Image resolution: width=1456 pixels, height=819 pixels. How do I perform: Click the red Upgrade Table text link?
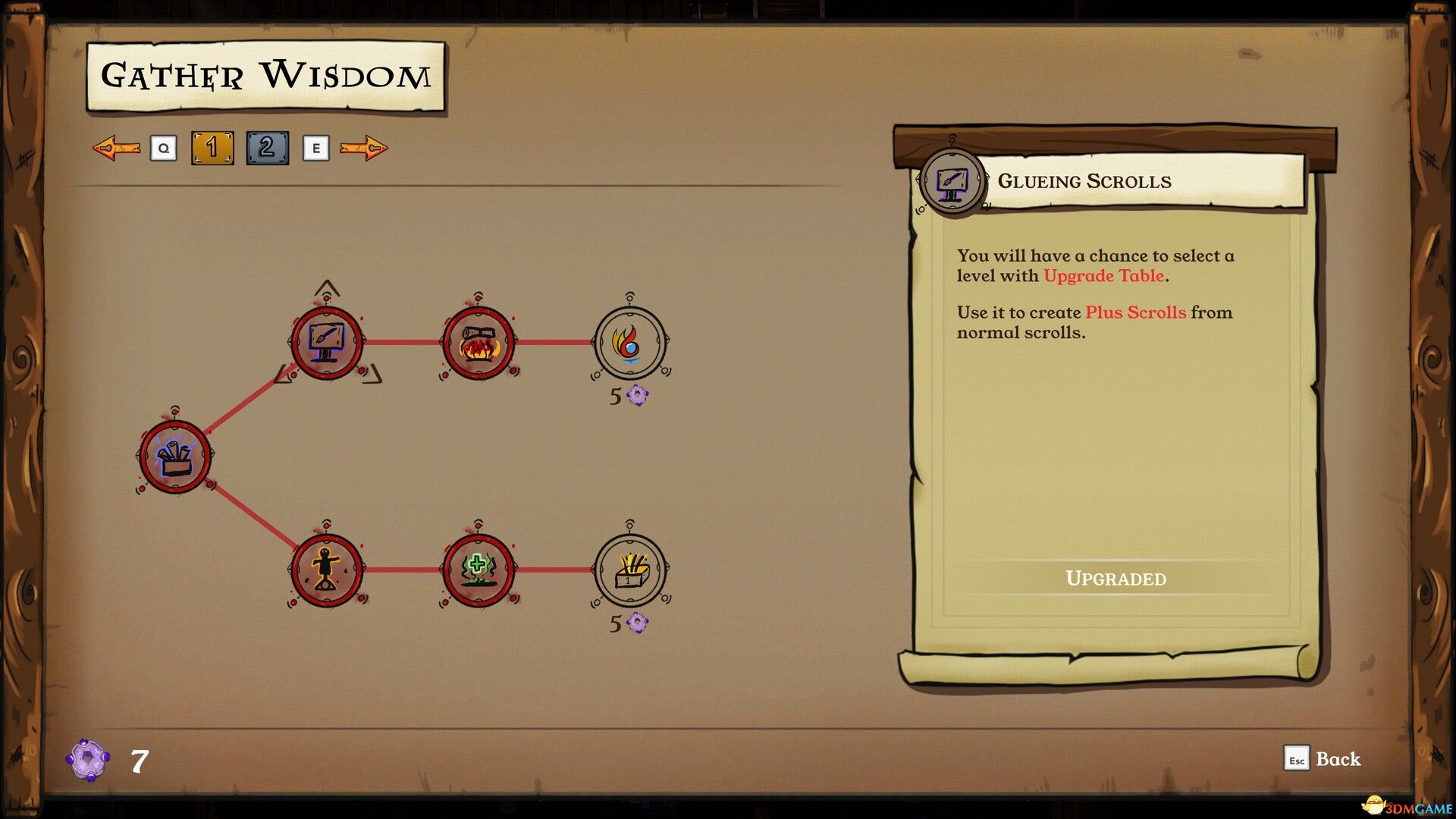pyautogui.click(x=1103, y=276)
